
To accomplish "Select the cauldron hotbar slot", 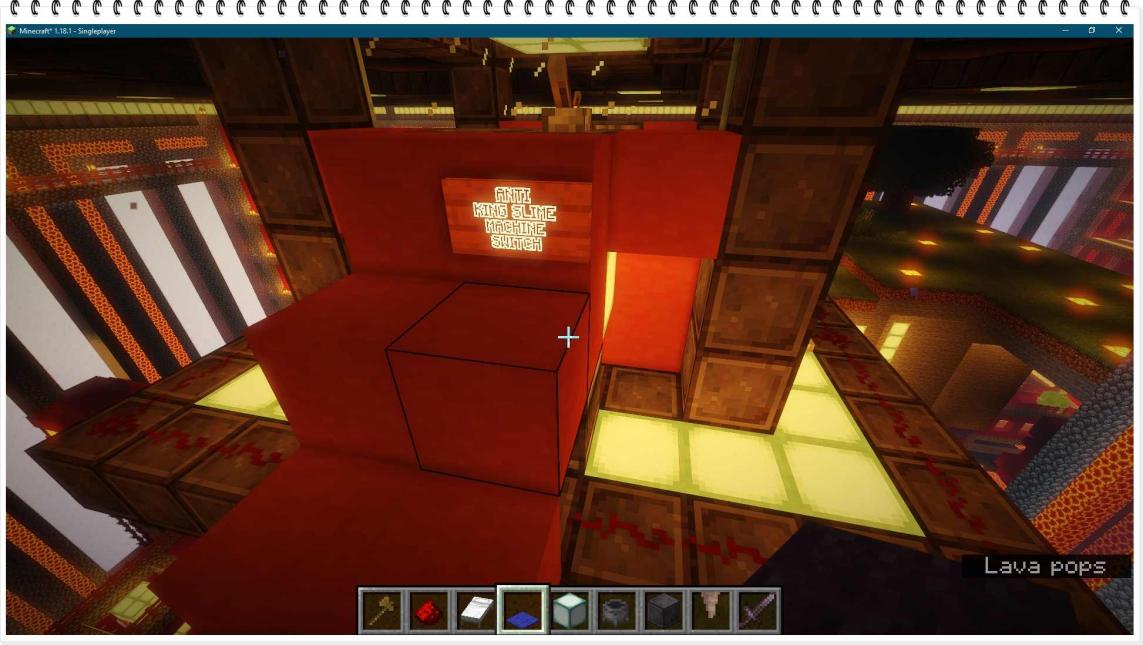I will pyautogui.click(x=616, y=610).
